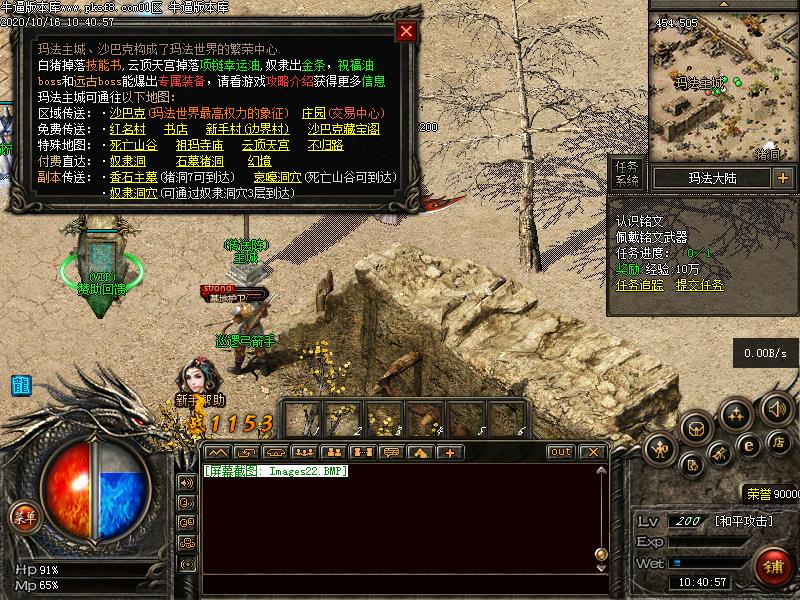Open the 任务系统 quest panel
Image resolution: width=800 pixels, height=600 pixels.
click(627, 174)
